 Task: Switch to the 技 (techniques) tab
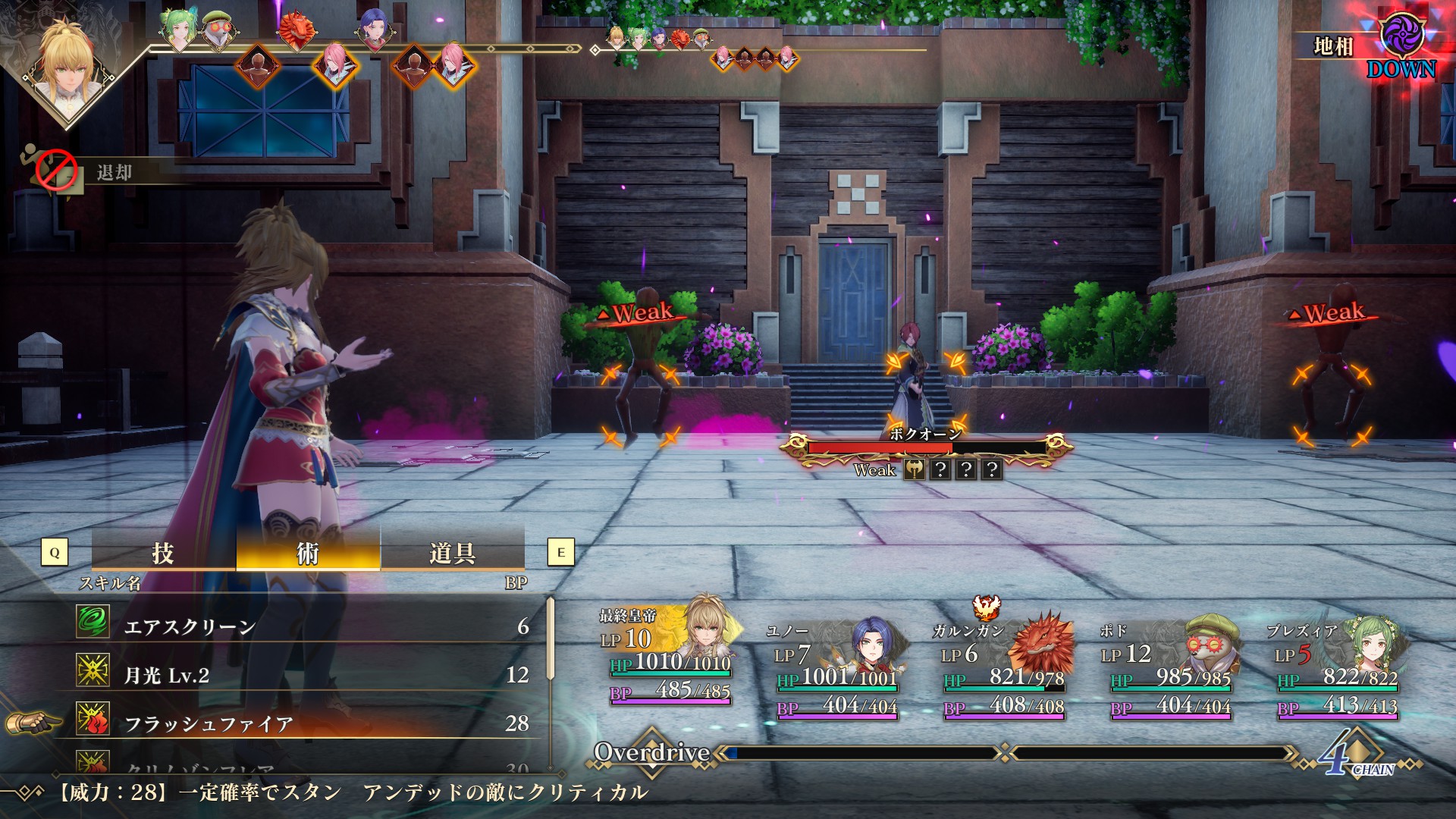(163, 552)
